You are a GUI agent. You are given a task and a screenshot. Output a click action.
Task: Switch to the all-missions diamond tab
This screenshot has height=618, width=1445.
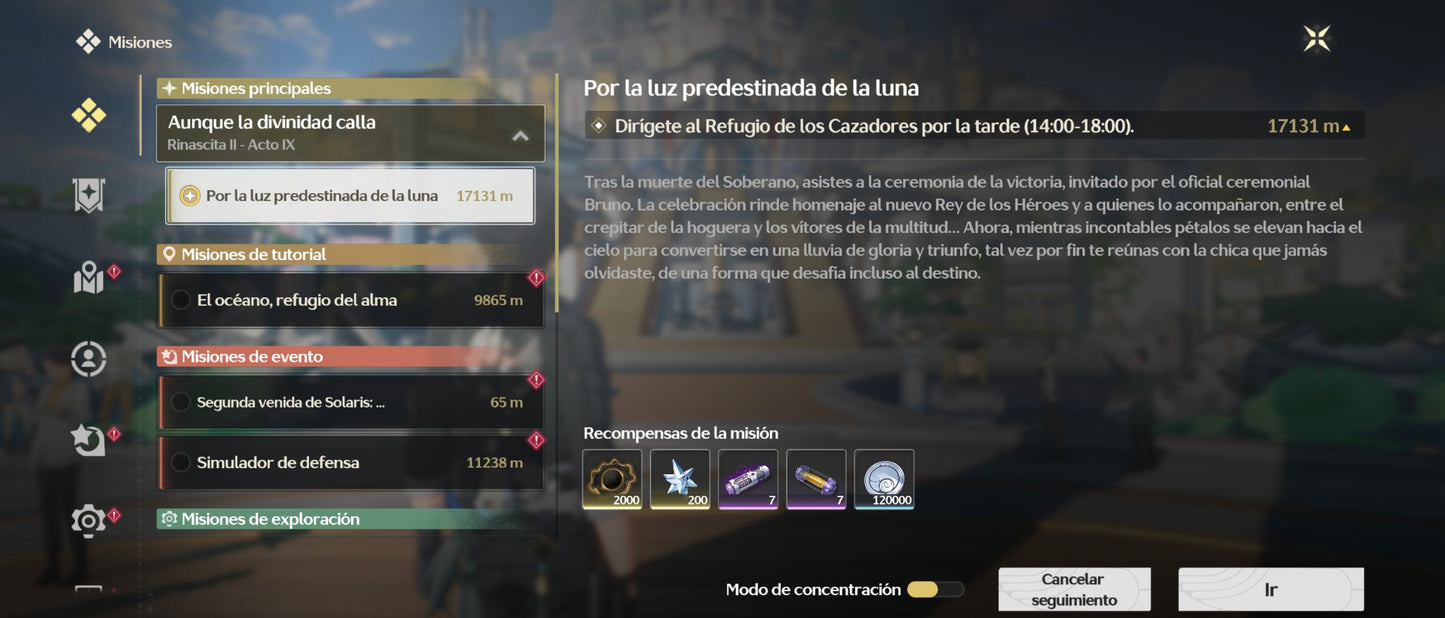click(89, 116)
